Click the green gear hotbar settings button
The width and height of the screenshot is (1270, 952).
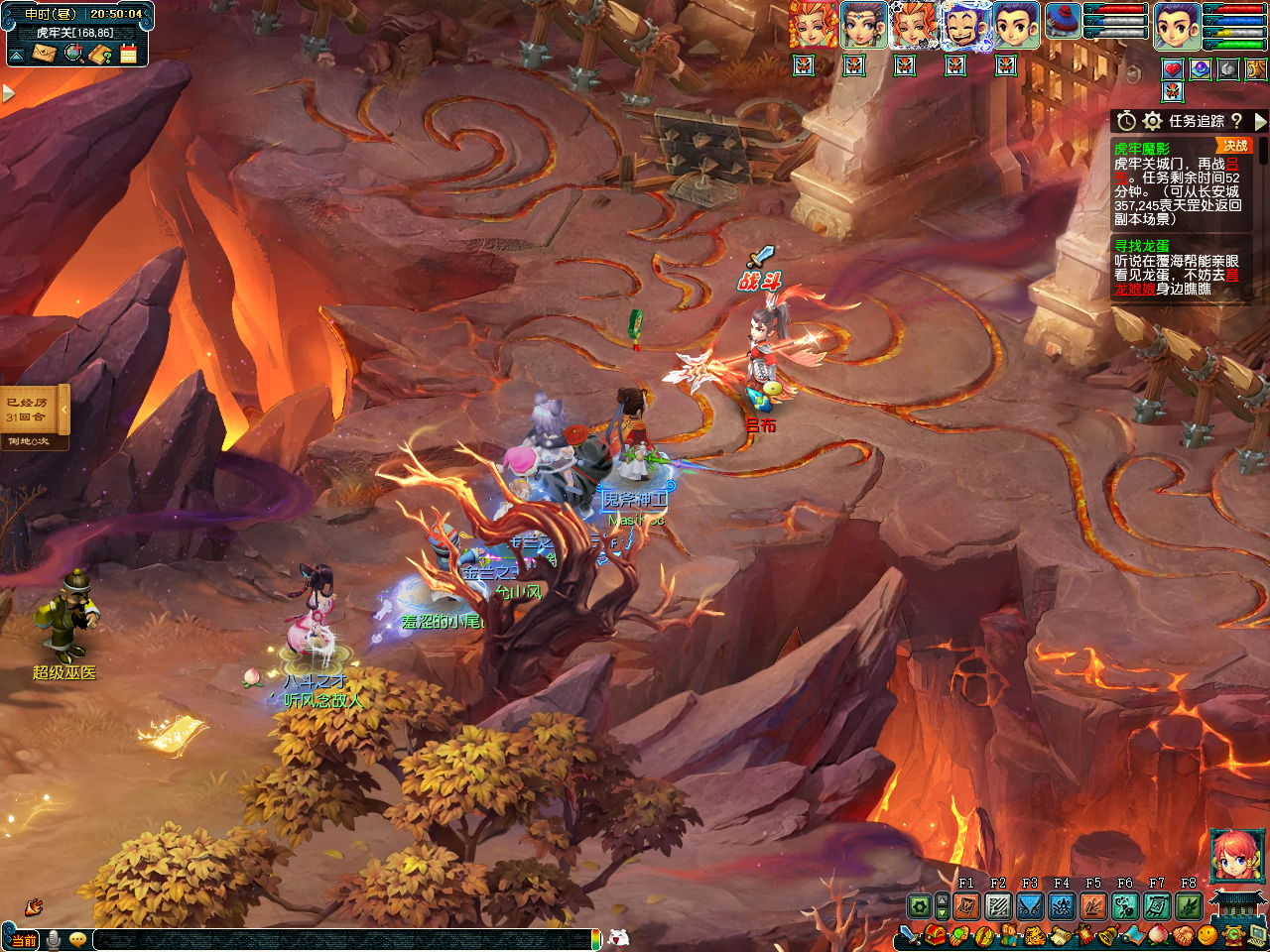[x=920, y=905]
